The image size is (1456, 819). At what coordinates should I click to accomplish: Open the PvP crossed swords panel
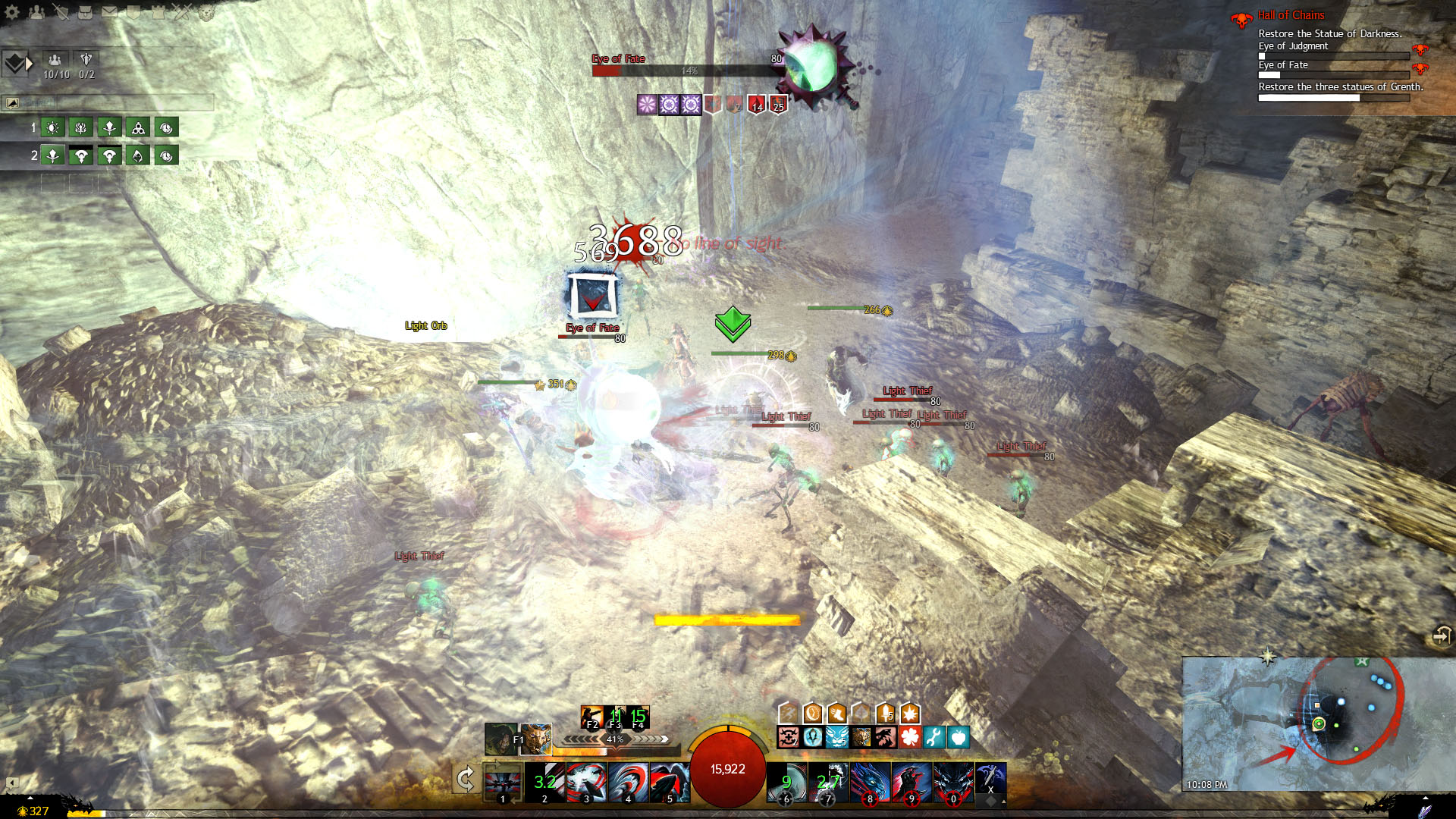182,11
